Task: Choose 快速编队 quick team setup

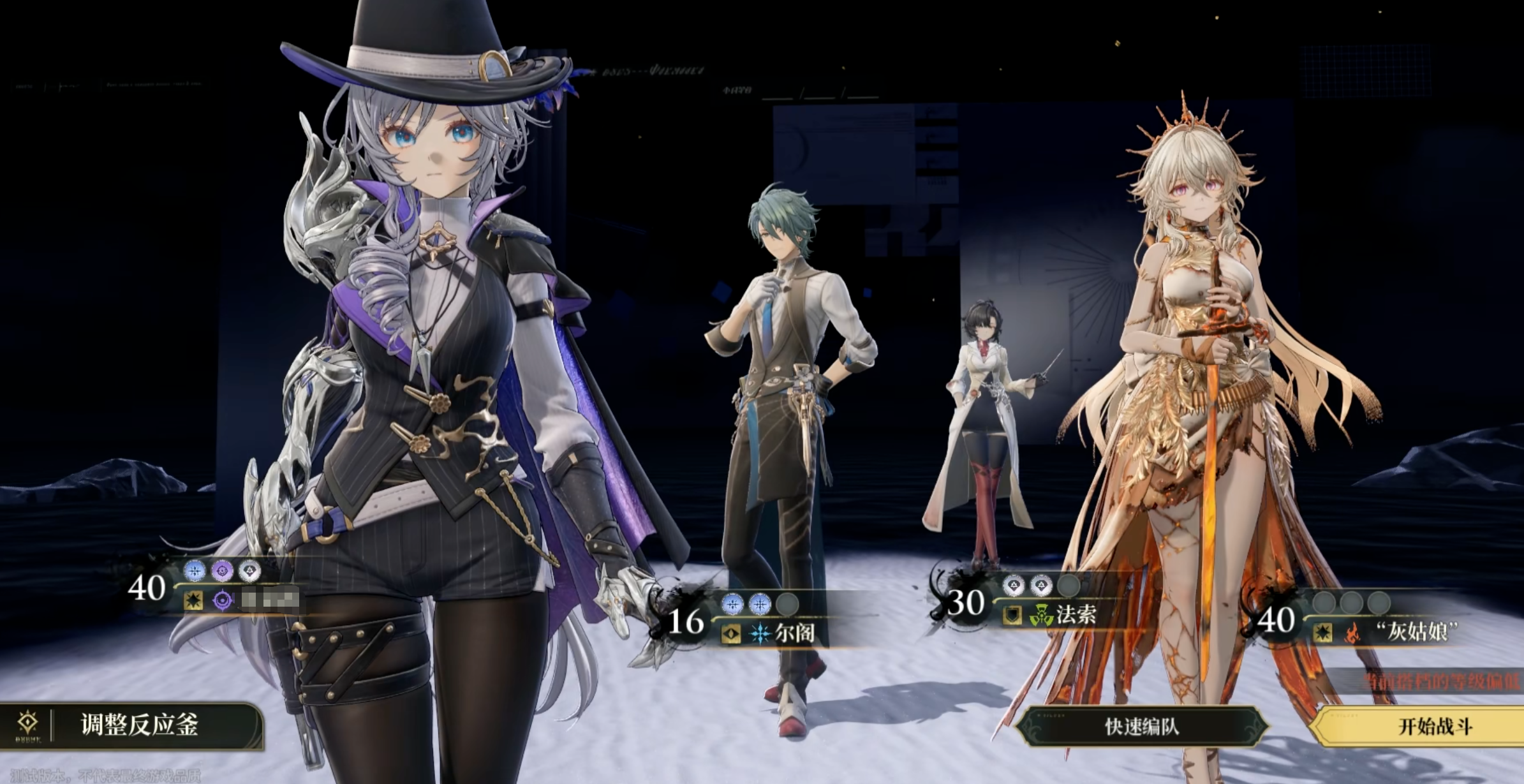Action: point(1141,726)
